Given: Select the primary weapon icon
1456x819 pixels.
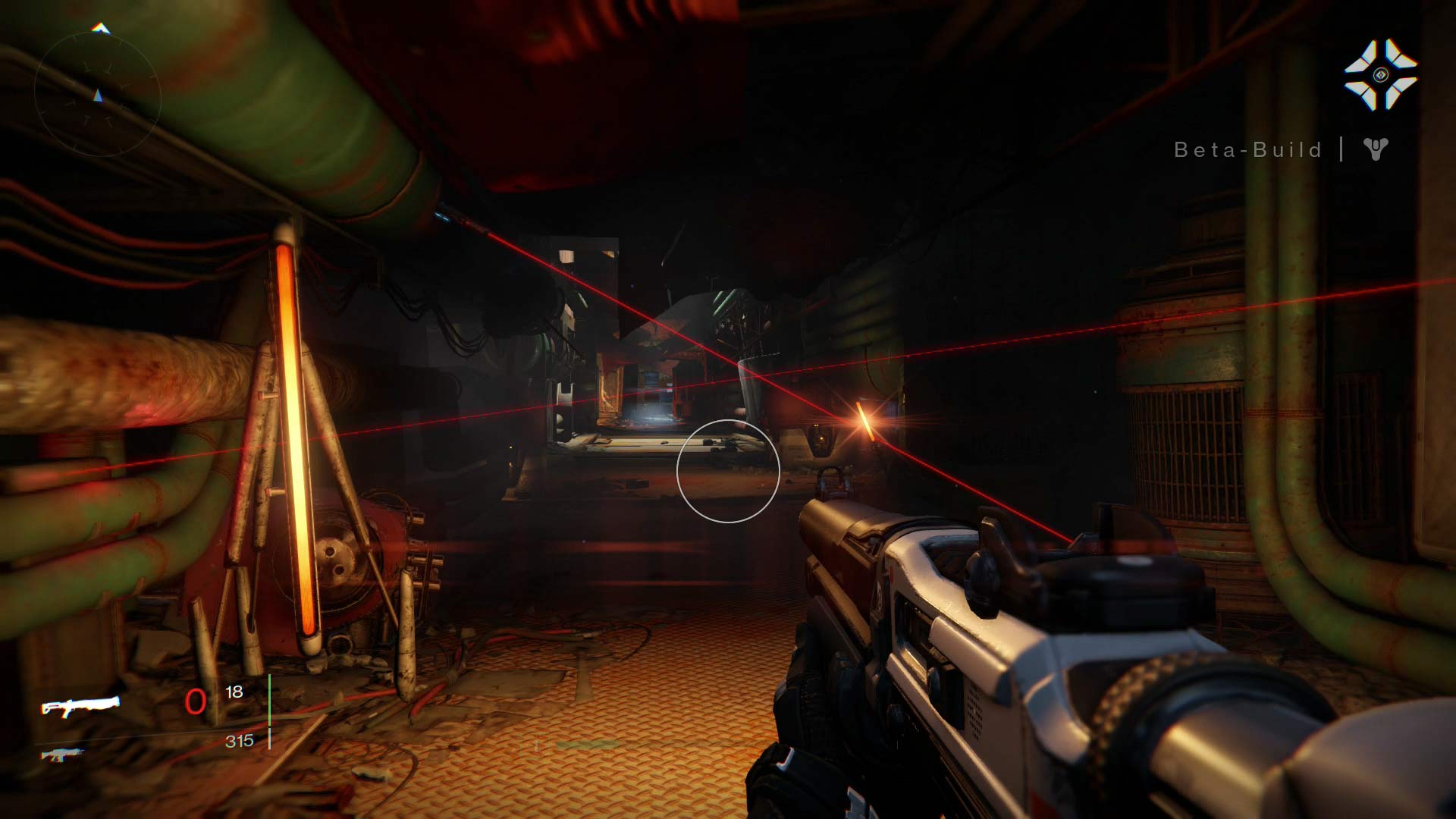Looking at the screenshot, I should 80,705.
